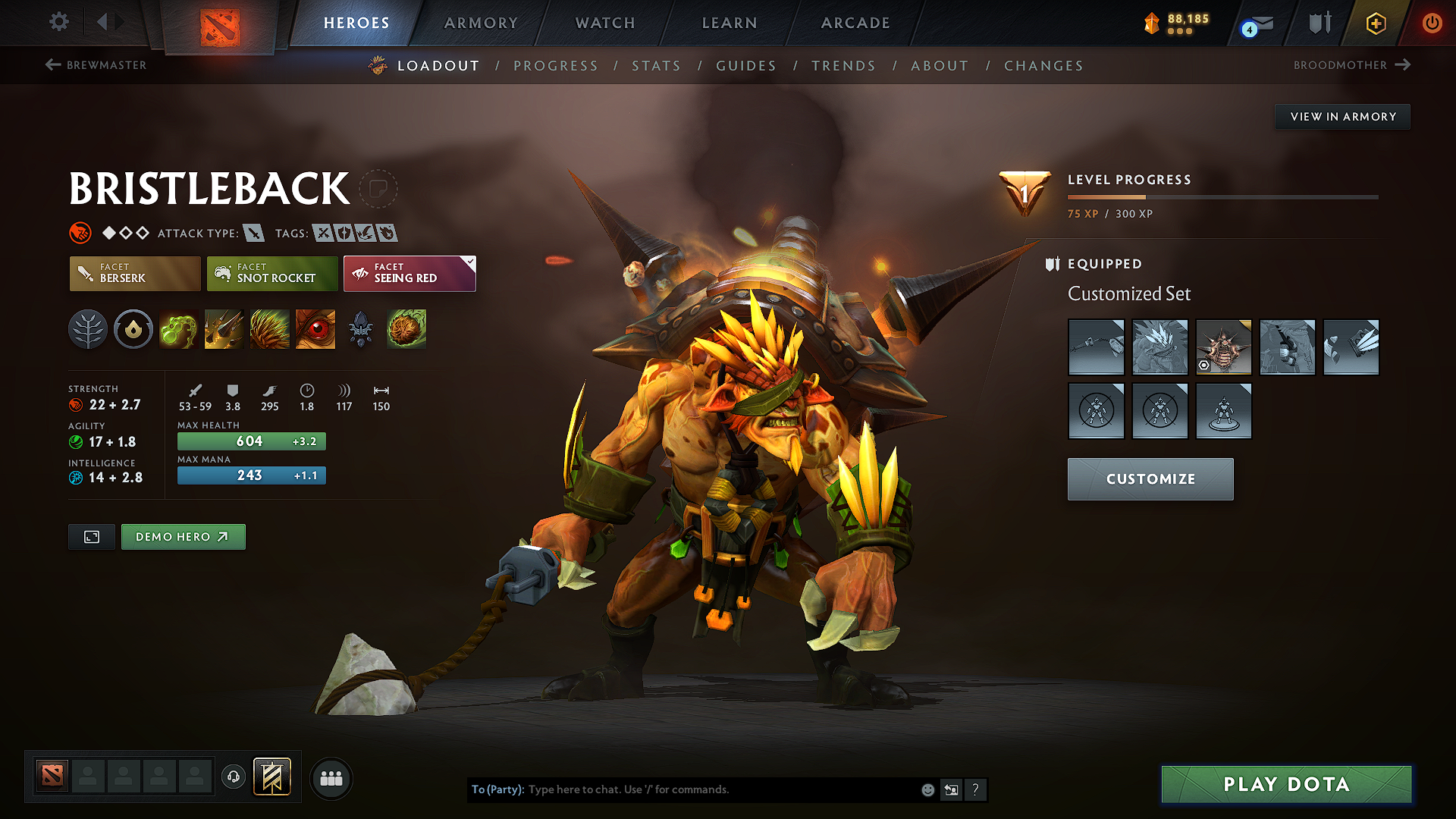Switch to the Armory menu tab
This screenshot has width=1456, height=819.
[x=480, y=23]
